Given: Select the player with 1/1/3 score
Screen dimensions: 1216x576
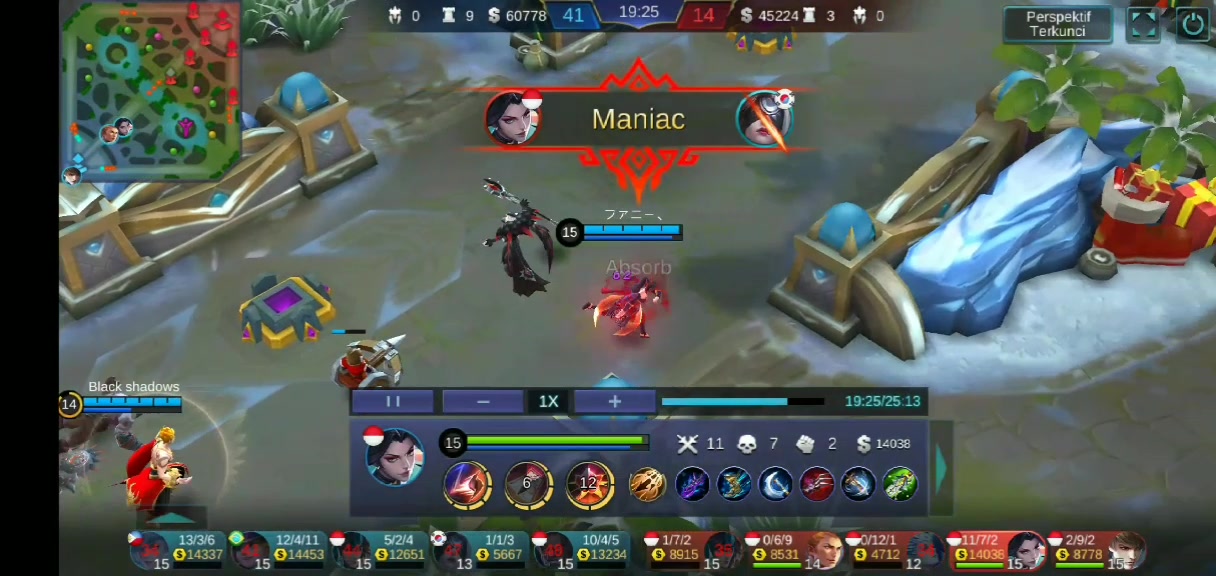Looking at the screenshot, I should [x=482, y=549].
